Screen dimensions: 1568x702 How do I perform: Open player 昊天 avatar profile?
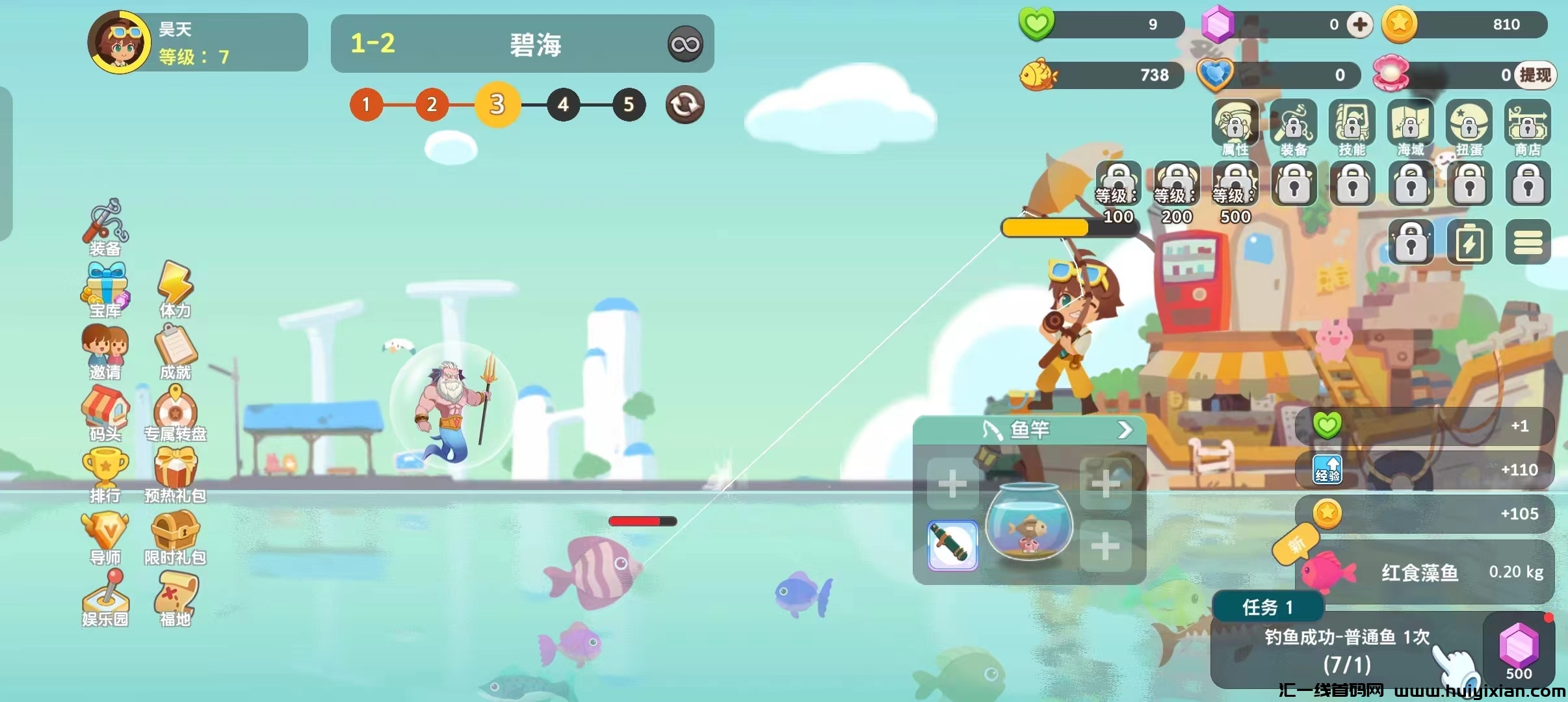point(120,42)
